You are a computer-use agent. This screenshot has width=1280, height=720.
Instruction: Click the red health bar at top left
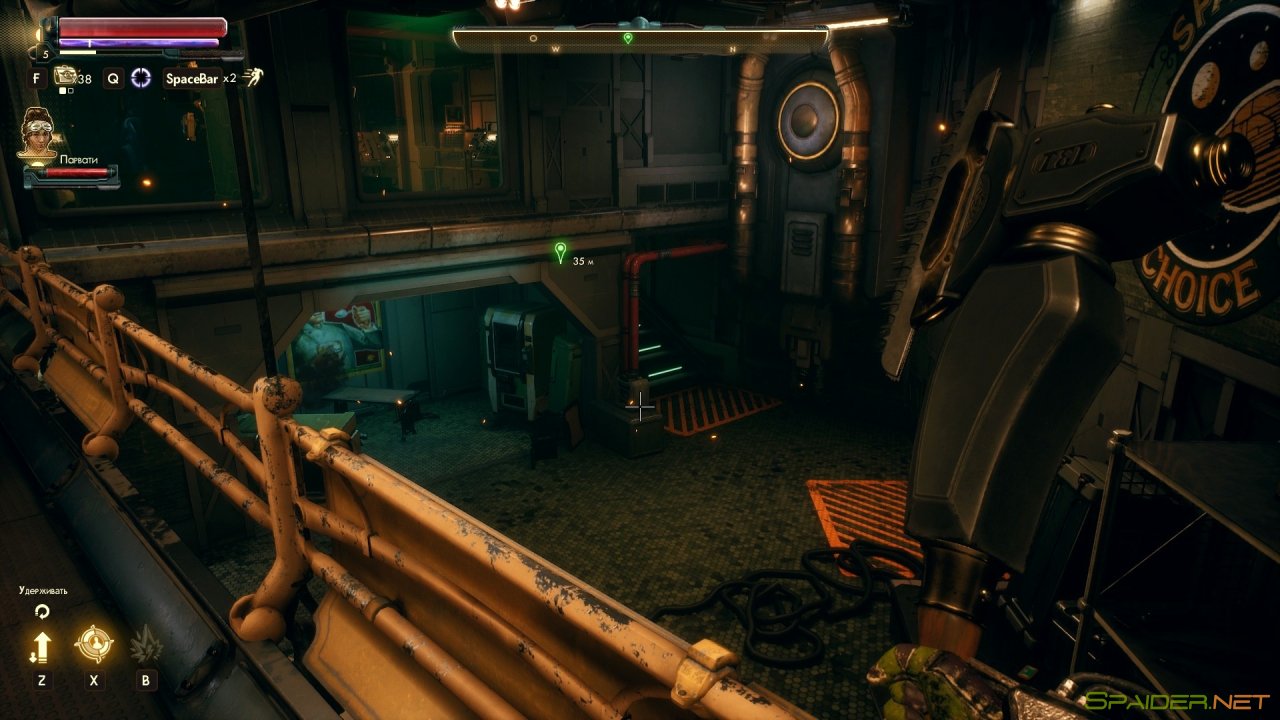[139, 26]
